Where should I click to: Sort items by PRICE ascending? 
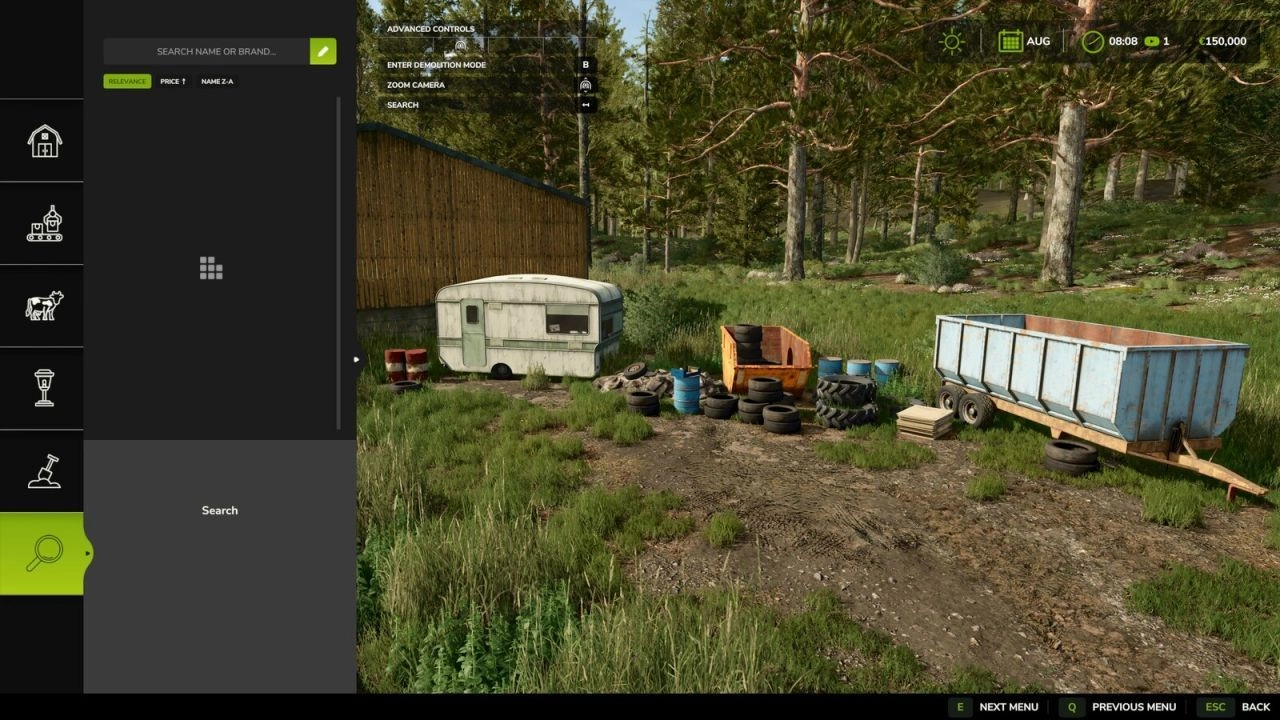pyautogui.click(x=172, y=81)
